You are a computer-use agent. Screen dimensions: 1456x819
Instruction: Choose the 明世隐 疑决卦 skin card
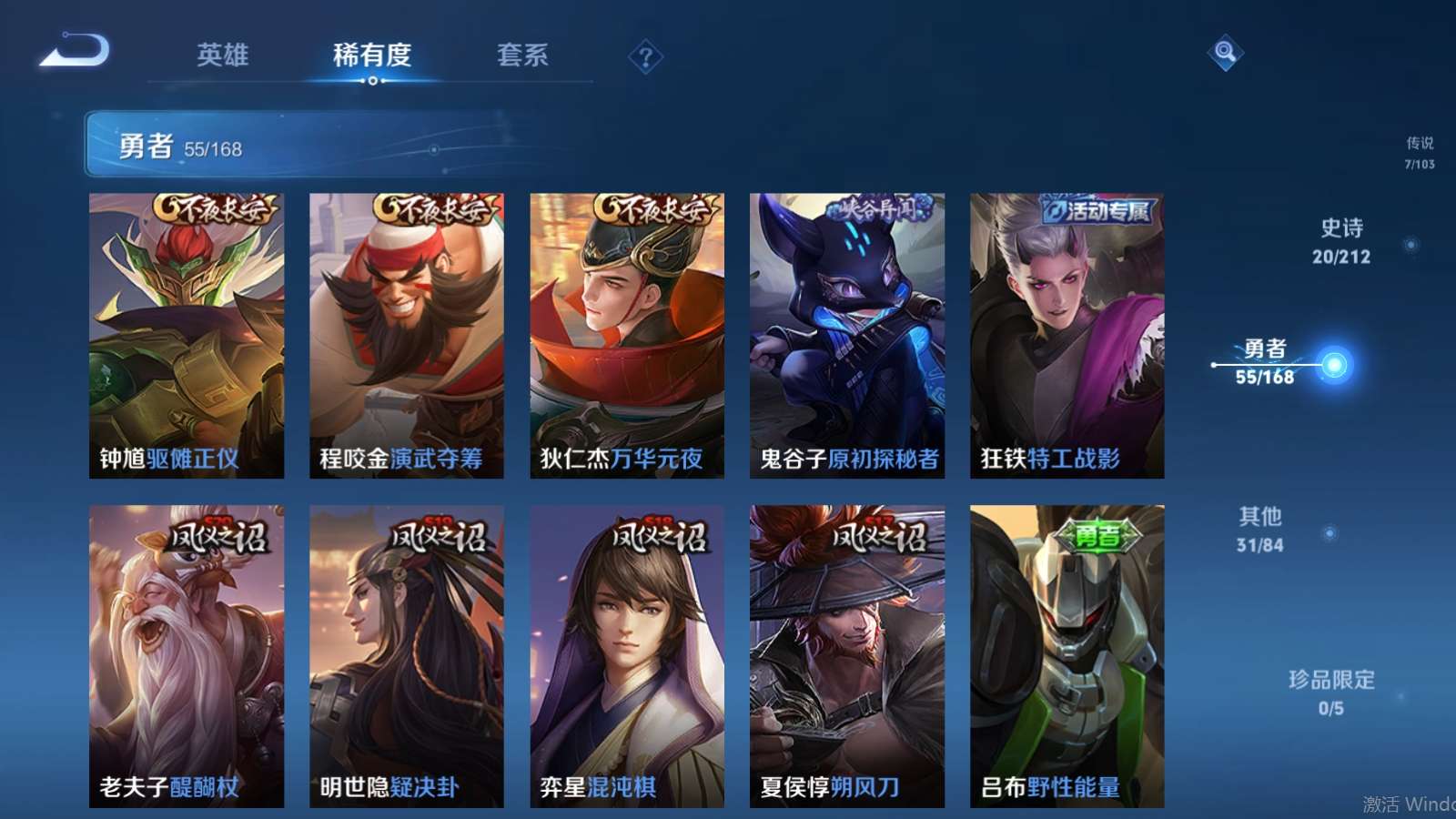[406, 655]
